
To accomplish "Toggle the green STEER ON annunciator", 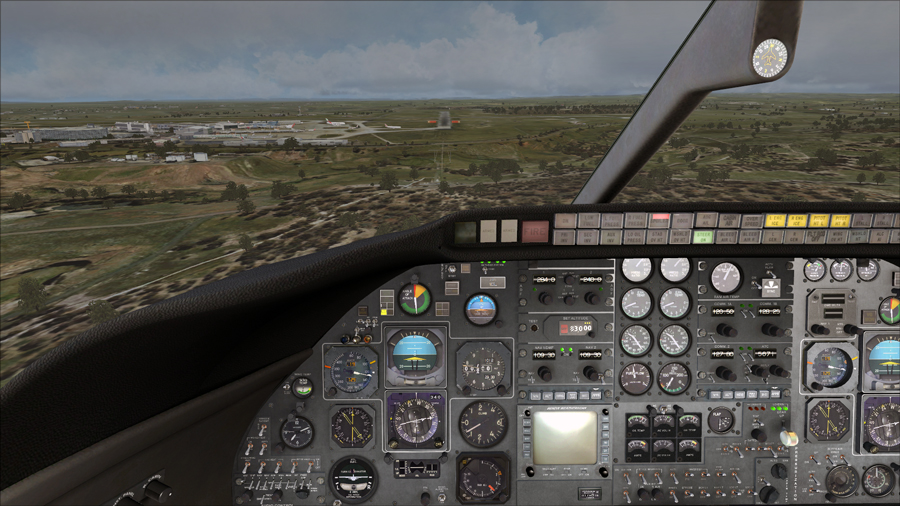I will (704, 236).
